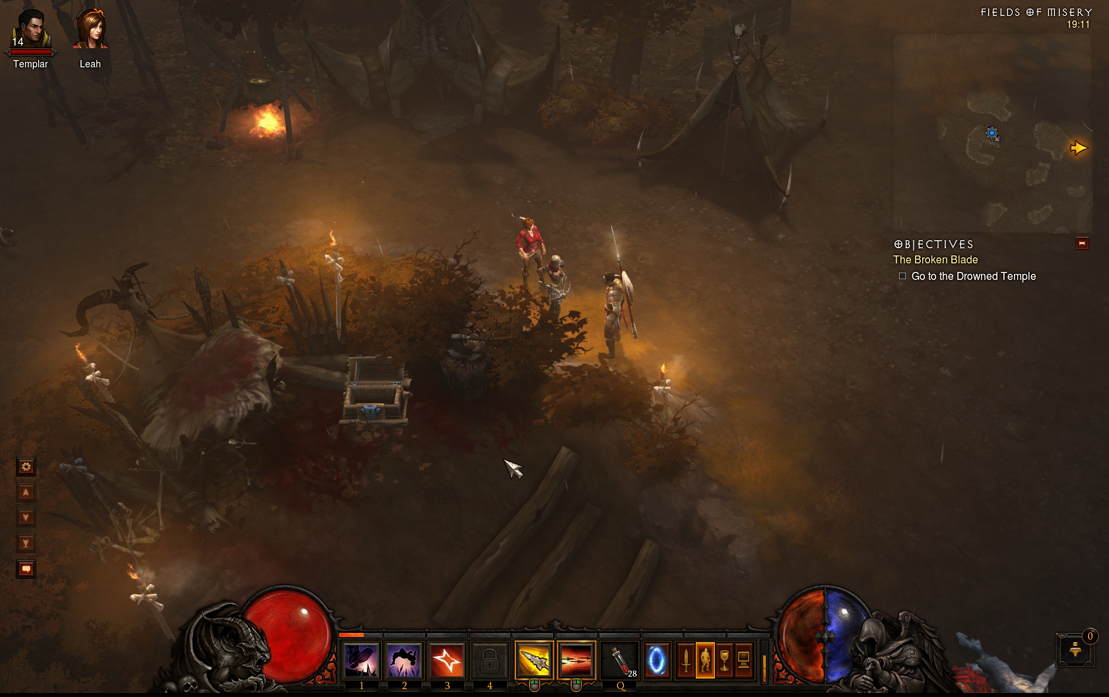Screen dimensions: 1109x697
Task: Open the chalice quest journal button
Action: pyautogui.click(x=724, y=660)
